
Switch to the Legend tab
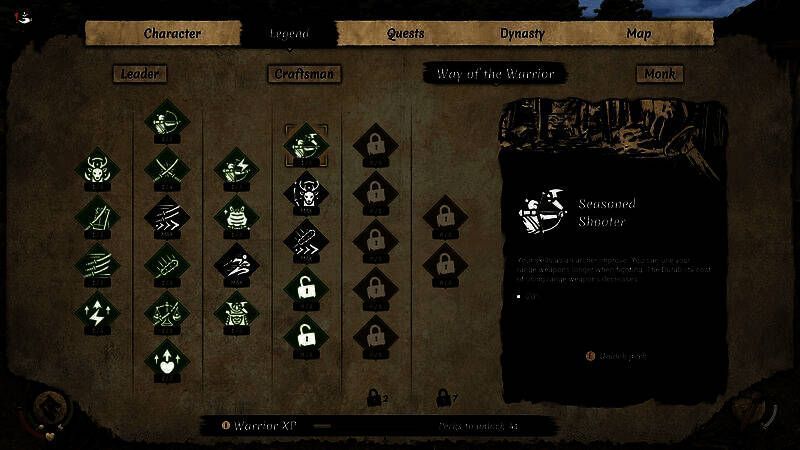coord(289,33)
